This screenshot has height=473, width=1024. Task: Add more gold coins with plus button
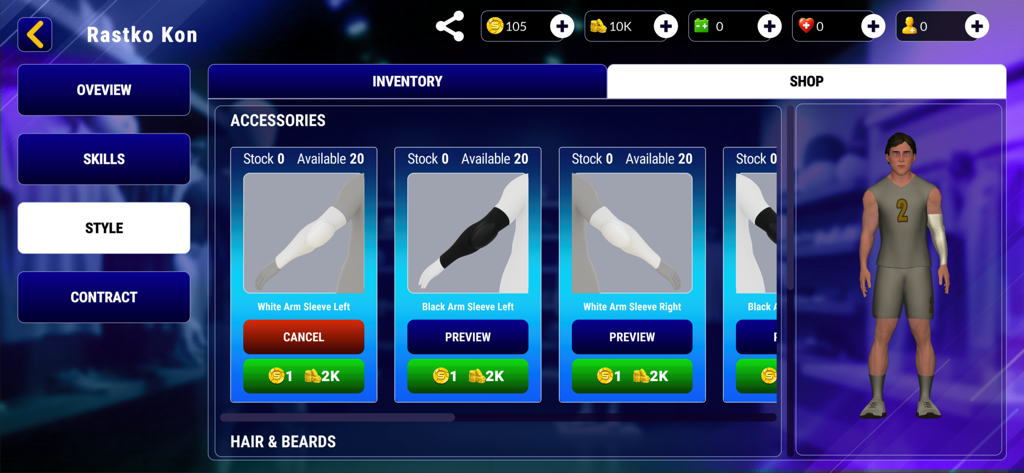562,26
